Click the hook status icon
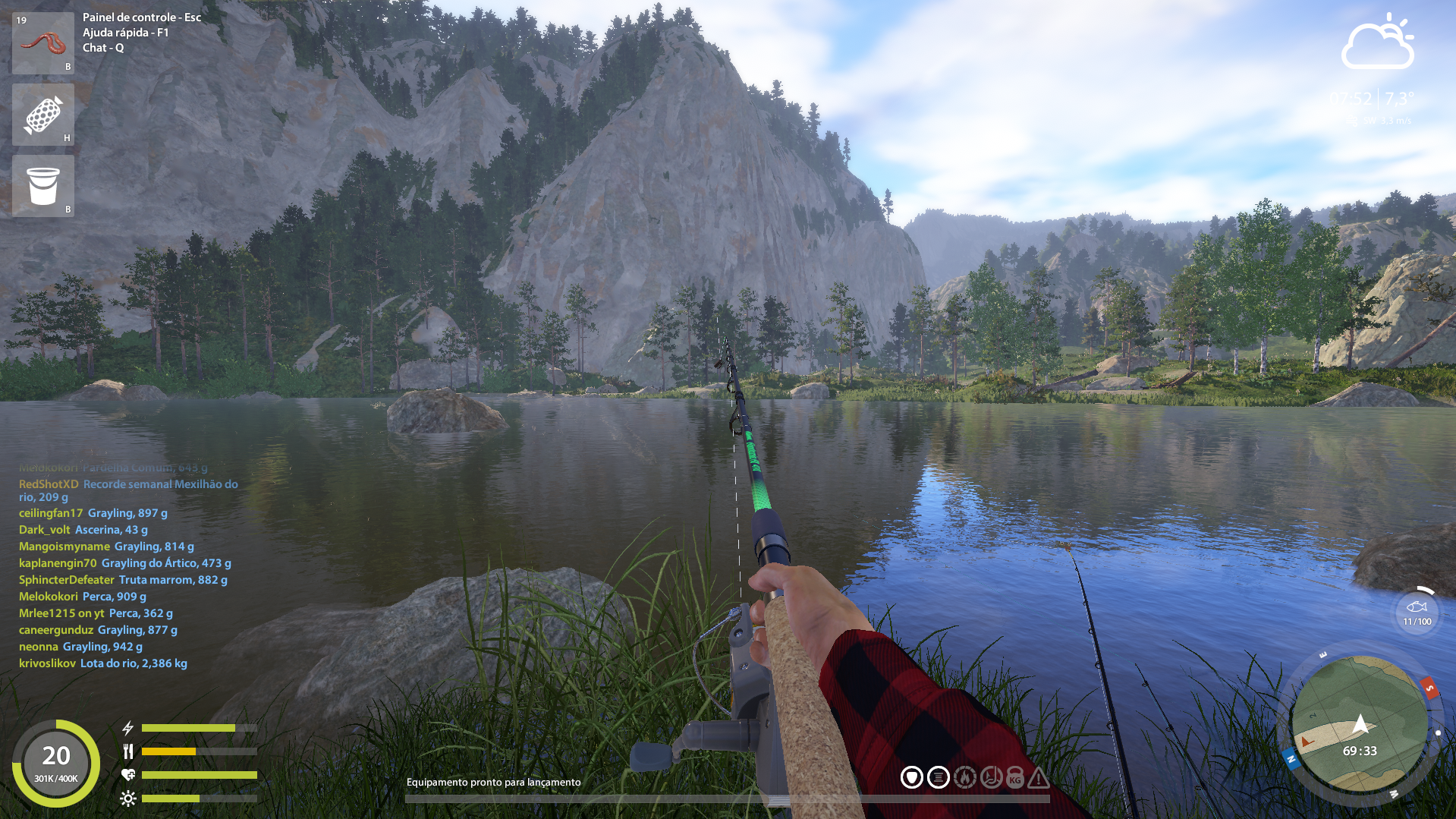Viewport: 1456px width, 819px height. coord(991,777)
